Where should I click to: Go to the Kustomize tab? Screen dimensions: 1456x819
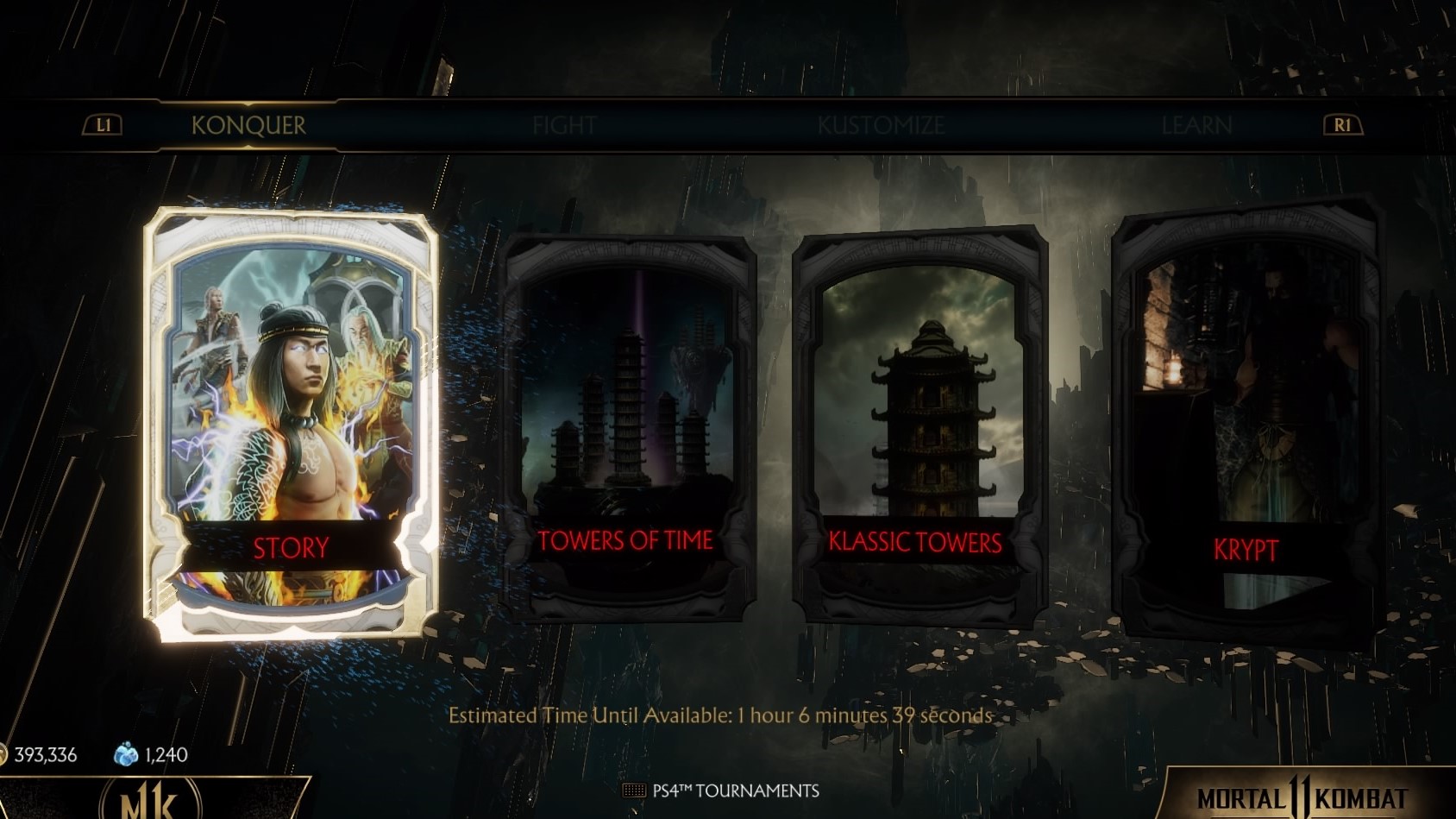pyautogui.click(x=881, y=126)
